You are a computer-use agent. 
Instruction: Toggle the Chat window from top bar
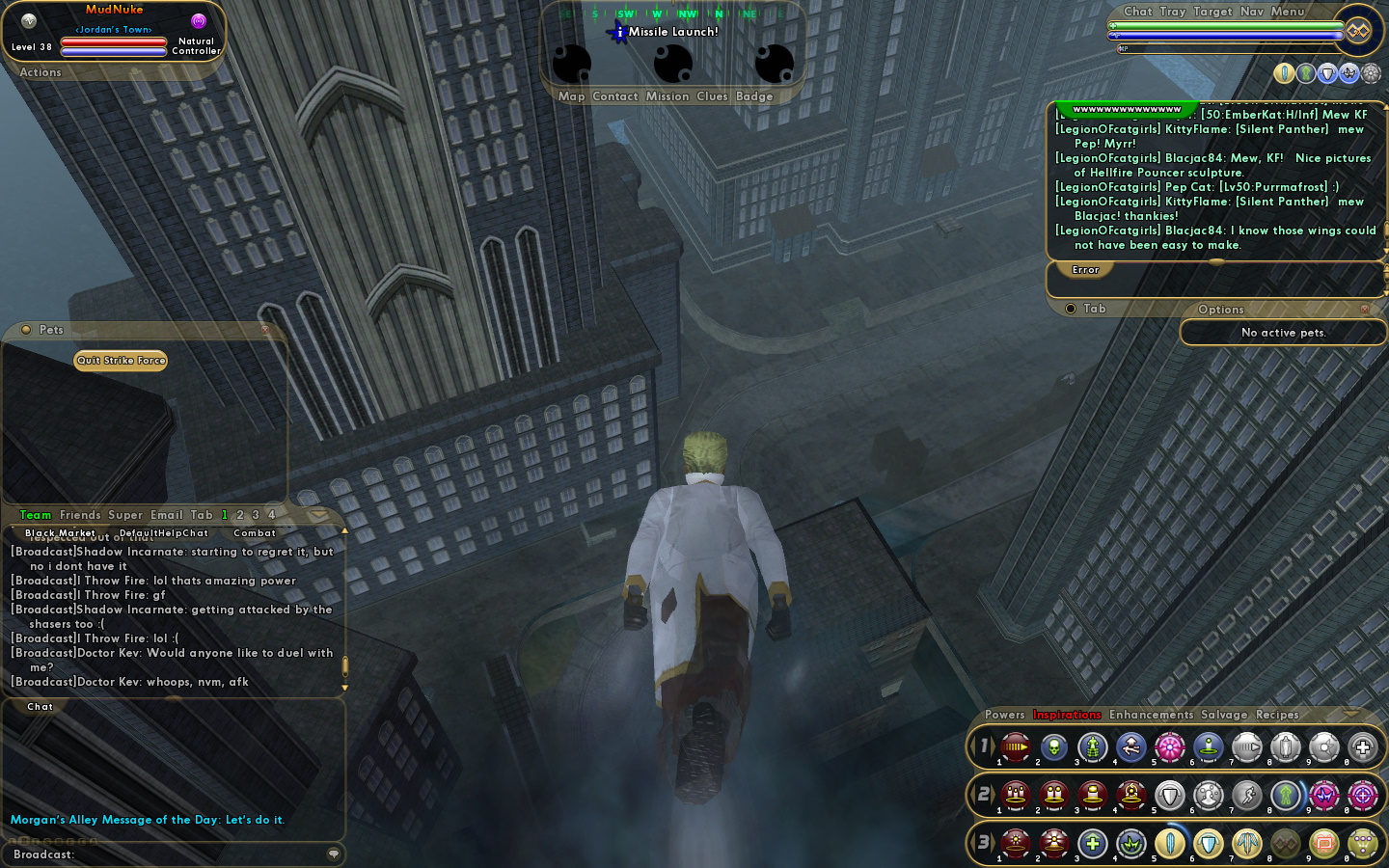click(1138, 12)
